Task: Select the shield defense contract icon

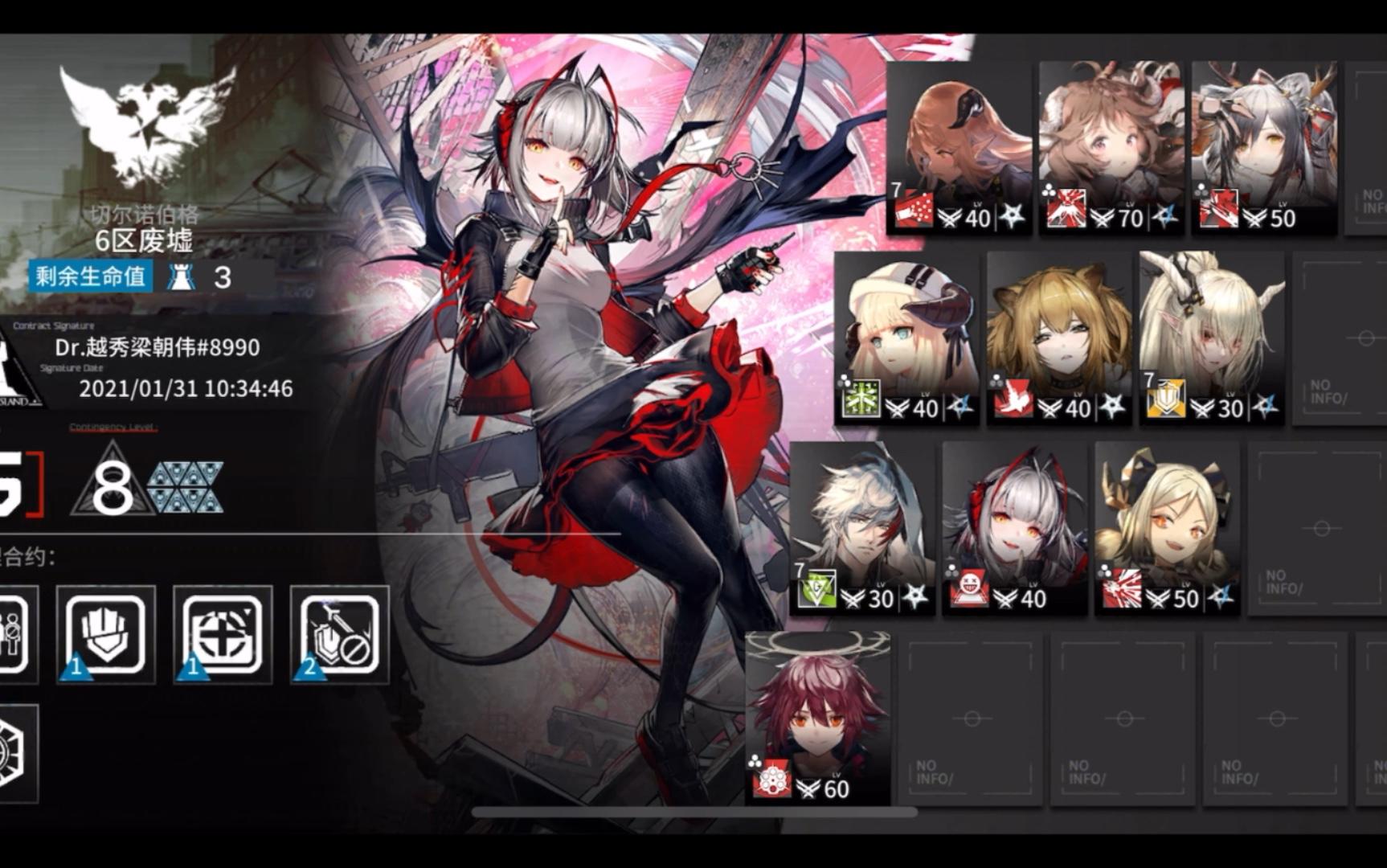Action: tap(107, 633)
